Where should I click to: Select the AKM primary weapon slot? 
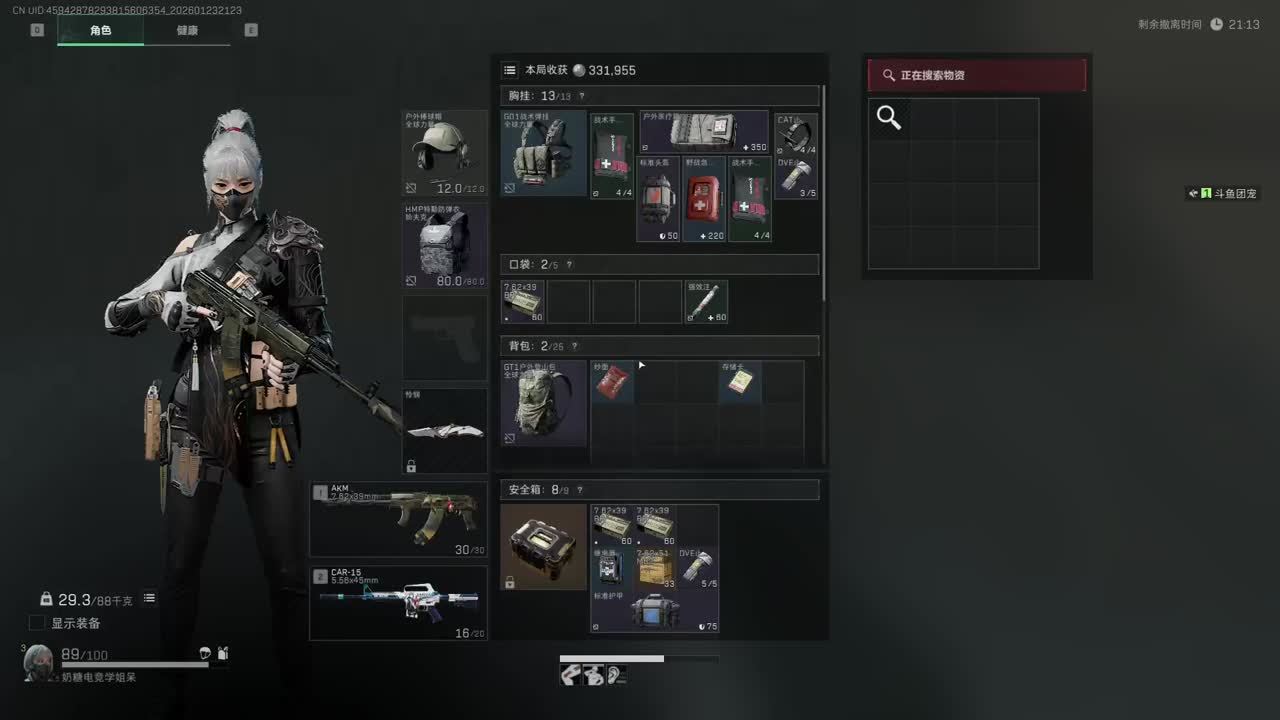(x=398, y=519)
